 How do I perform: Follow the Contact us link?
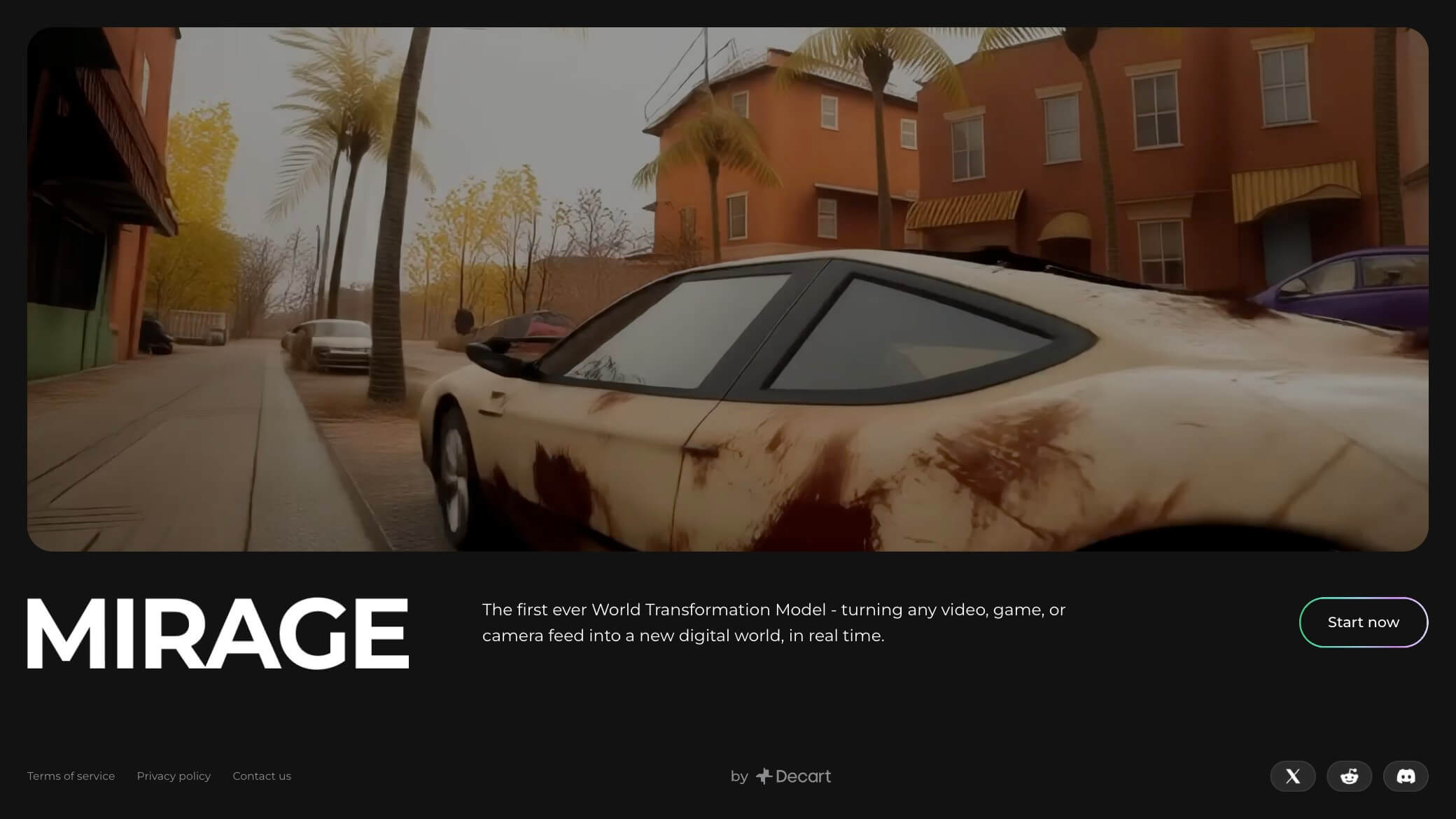262,776
